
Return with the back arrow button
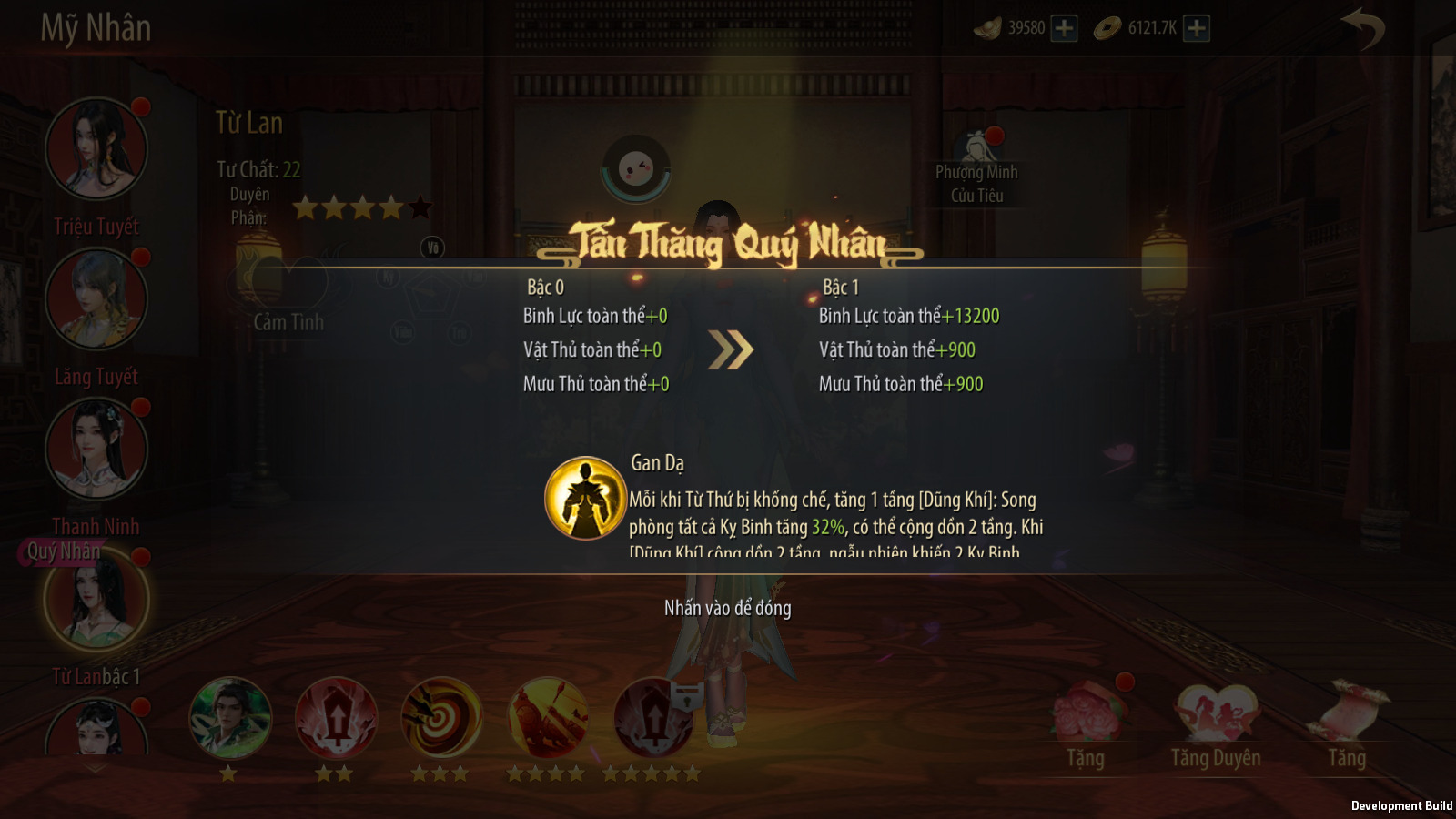[1362, 28]
